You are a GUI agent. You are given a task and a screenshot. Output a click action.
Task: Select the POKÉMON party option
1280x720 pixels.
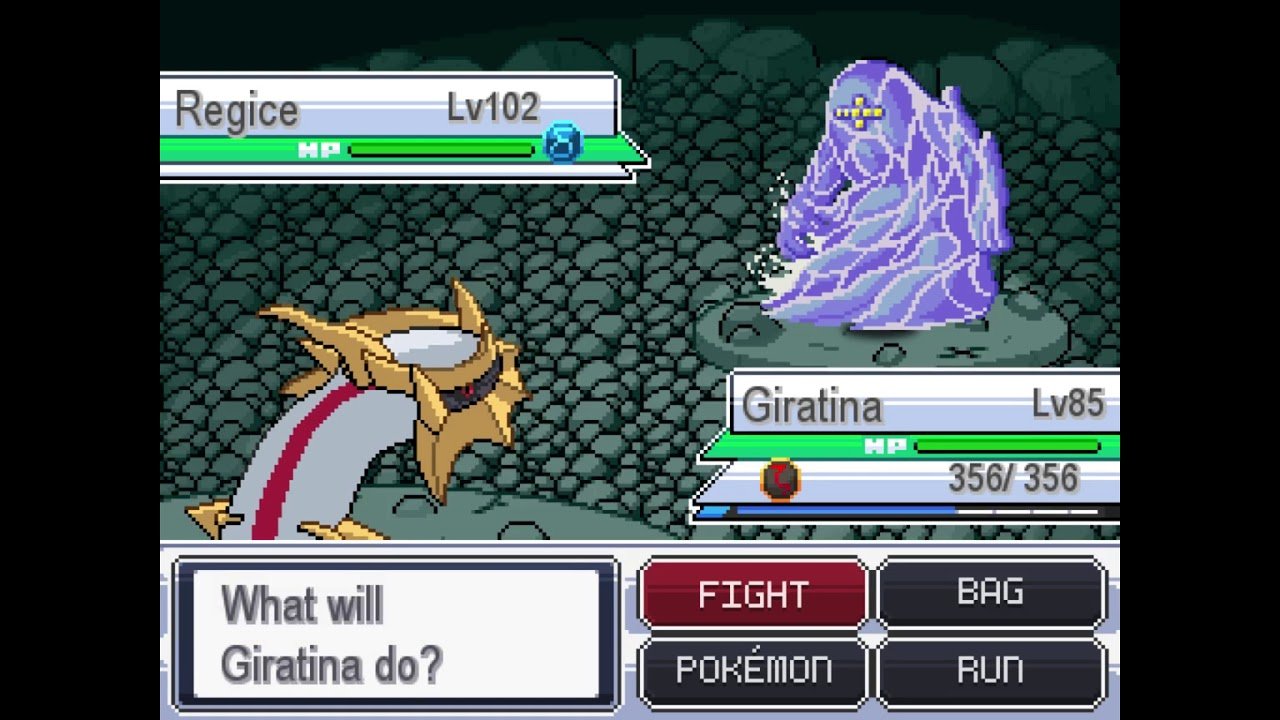753,671
